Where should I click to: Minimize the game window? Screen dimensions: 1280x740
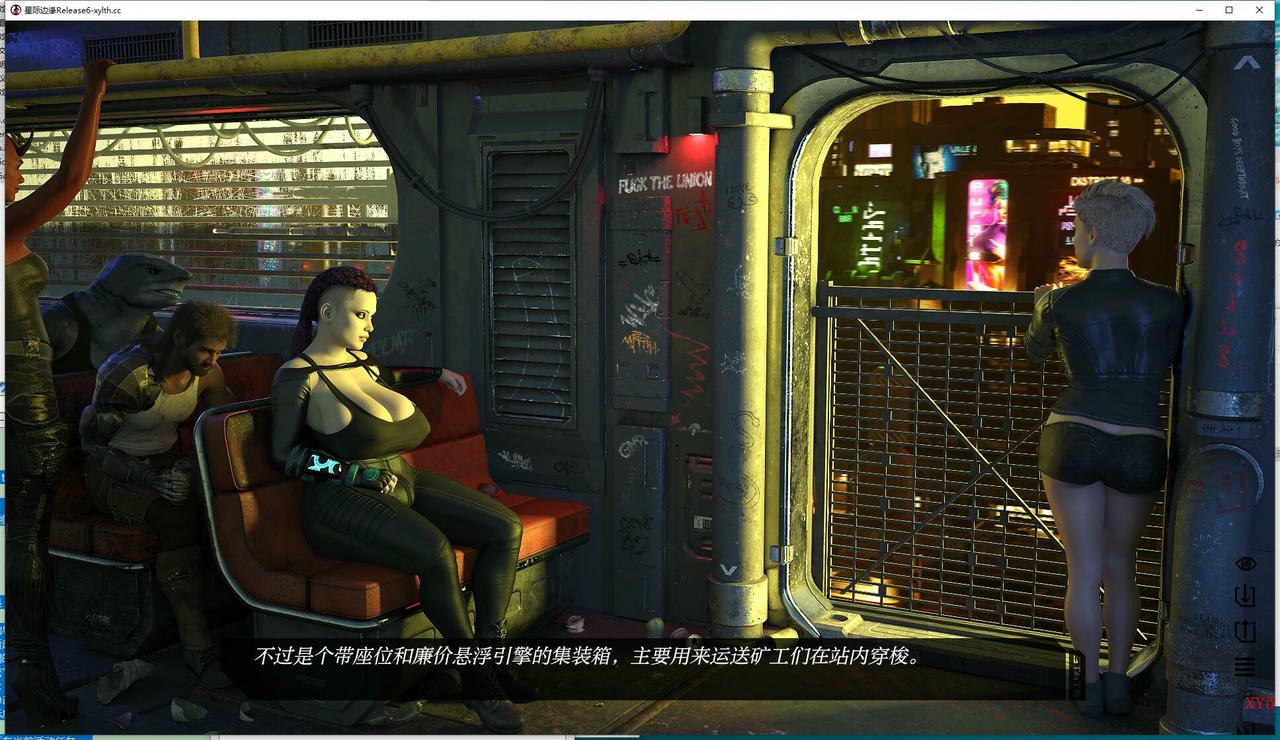click(1199, 10)
